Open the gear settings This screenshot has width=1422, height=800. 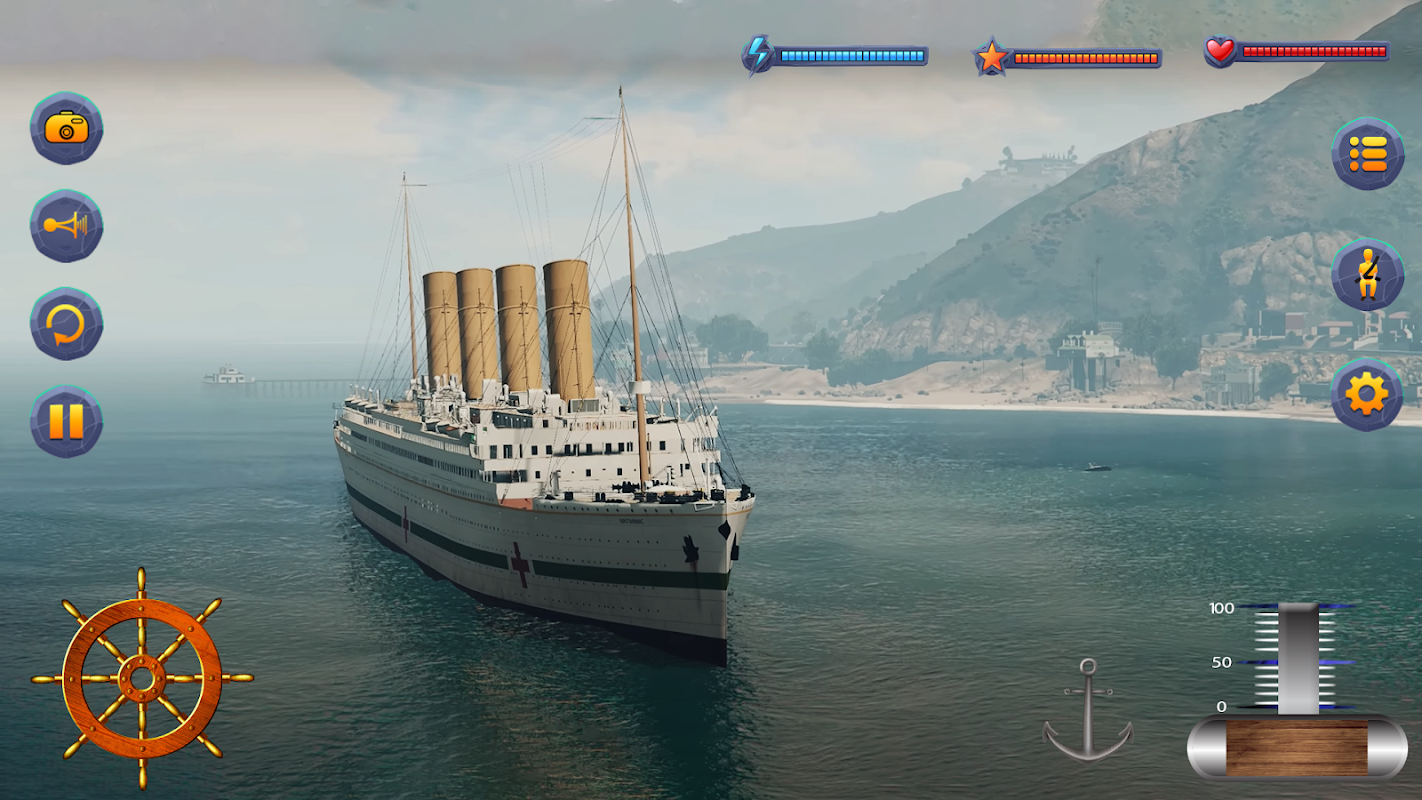1367,395
